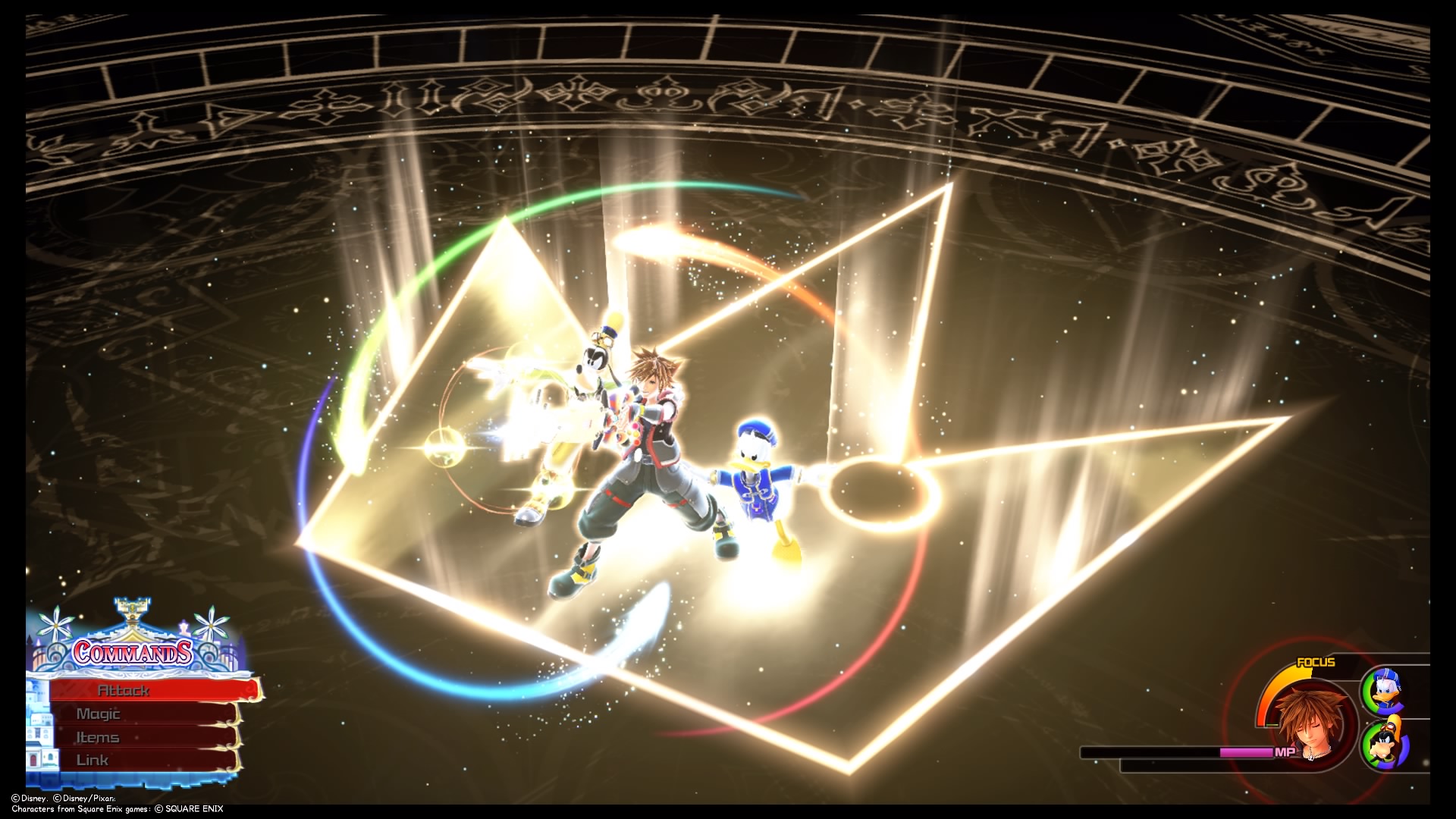Select Goofy's portrait icon in the party HUD

click(x=1385, y=745)
